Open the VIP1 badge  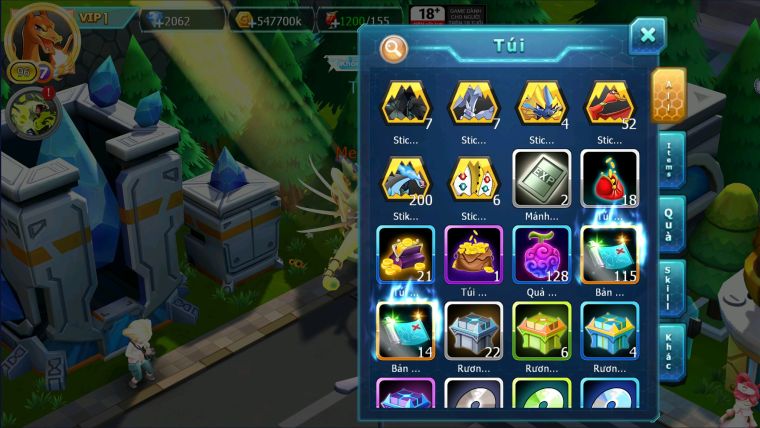[x=97, y=17]
